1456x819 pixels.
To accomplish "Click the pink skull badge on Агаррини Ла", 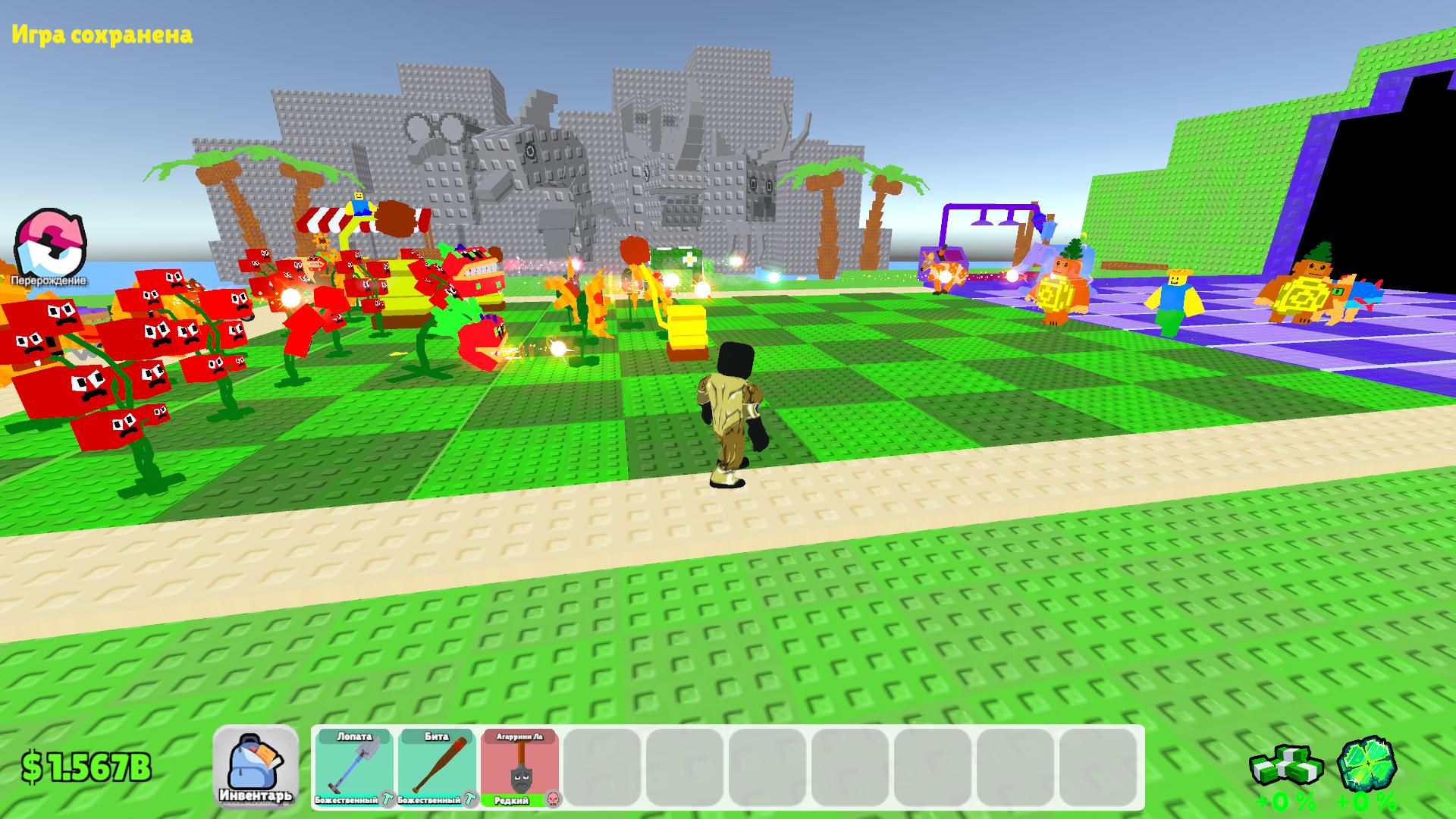I will pyautogui.click(x=554, y=799).
